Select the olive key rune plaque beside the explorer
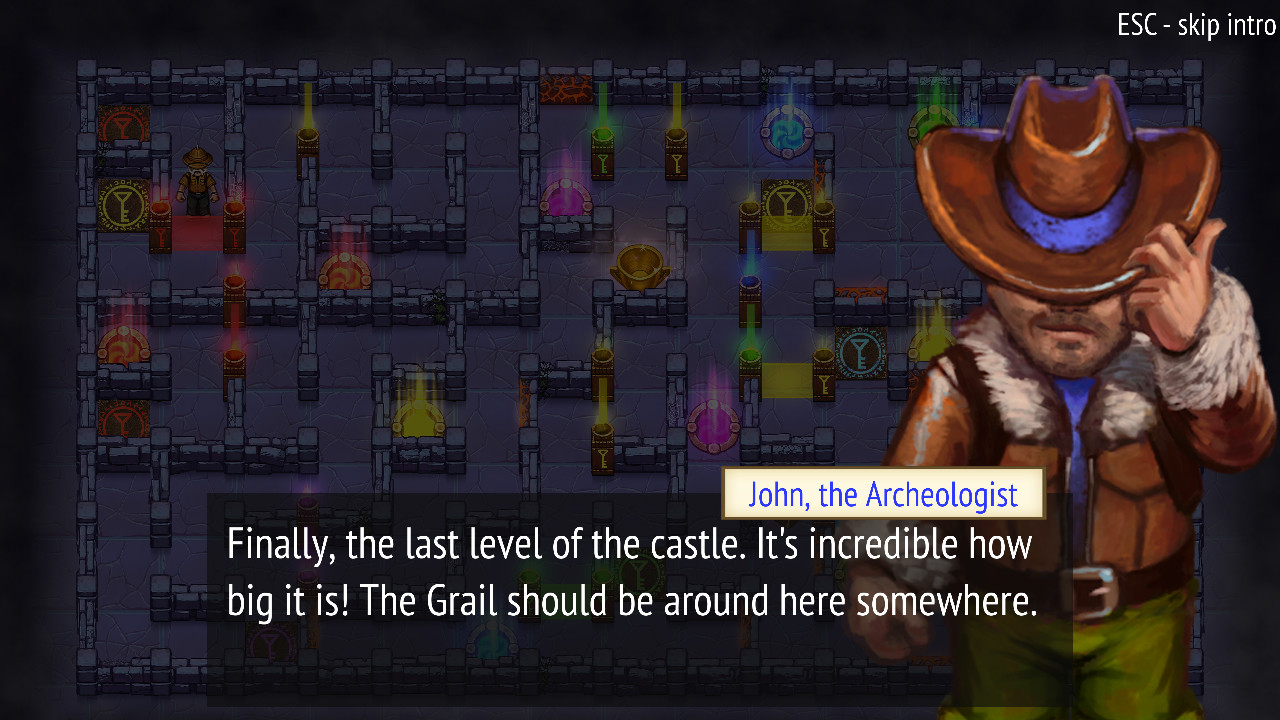The width and height of the screenshot is (1280, 720). point(120,207)
